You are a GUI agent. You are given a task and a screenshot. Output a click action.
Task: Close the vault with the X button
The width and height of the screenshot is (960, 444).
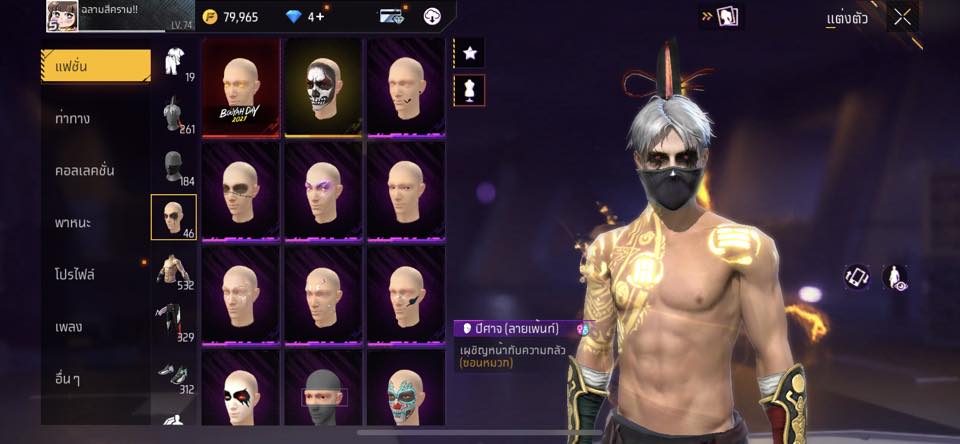pyautogui.click(x=902, y=17)
